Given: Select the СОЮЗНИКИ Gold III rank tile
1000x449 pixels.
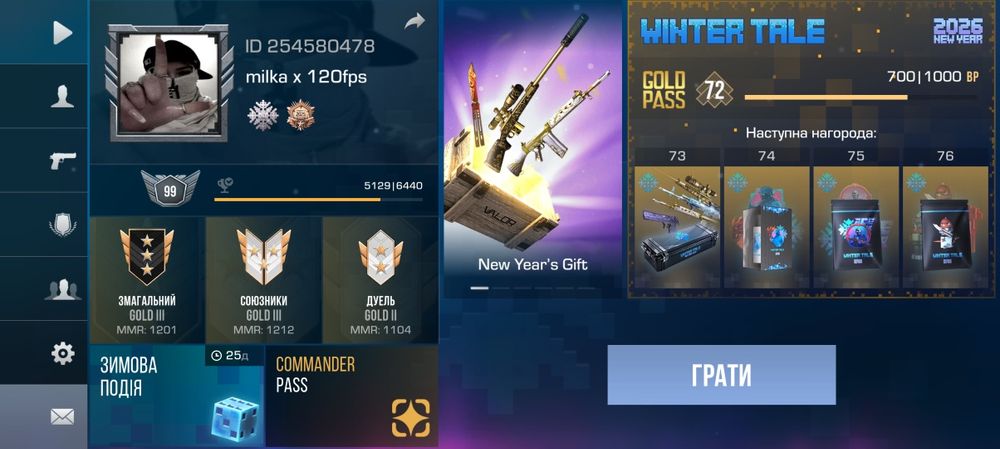Looking at the screenshot, I should pyautogui.click(x=264, y=279).
